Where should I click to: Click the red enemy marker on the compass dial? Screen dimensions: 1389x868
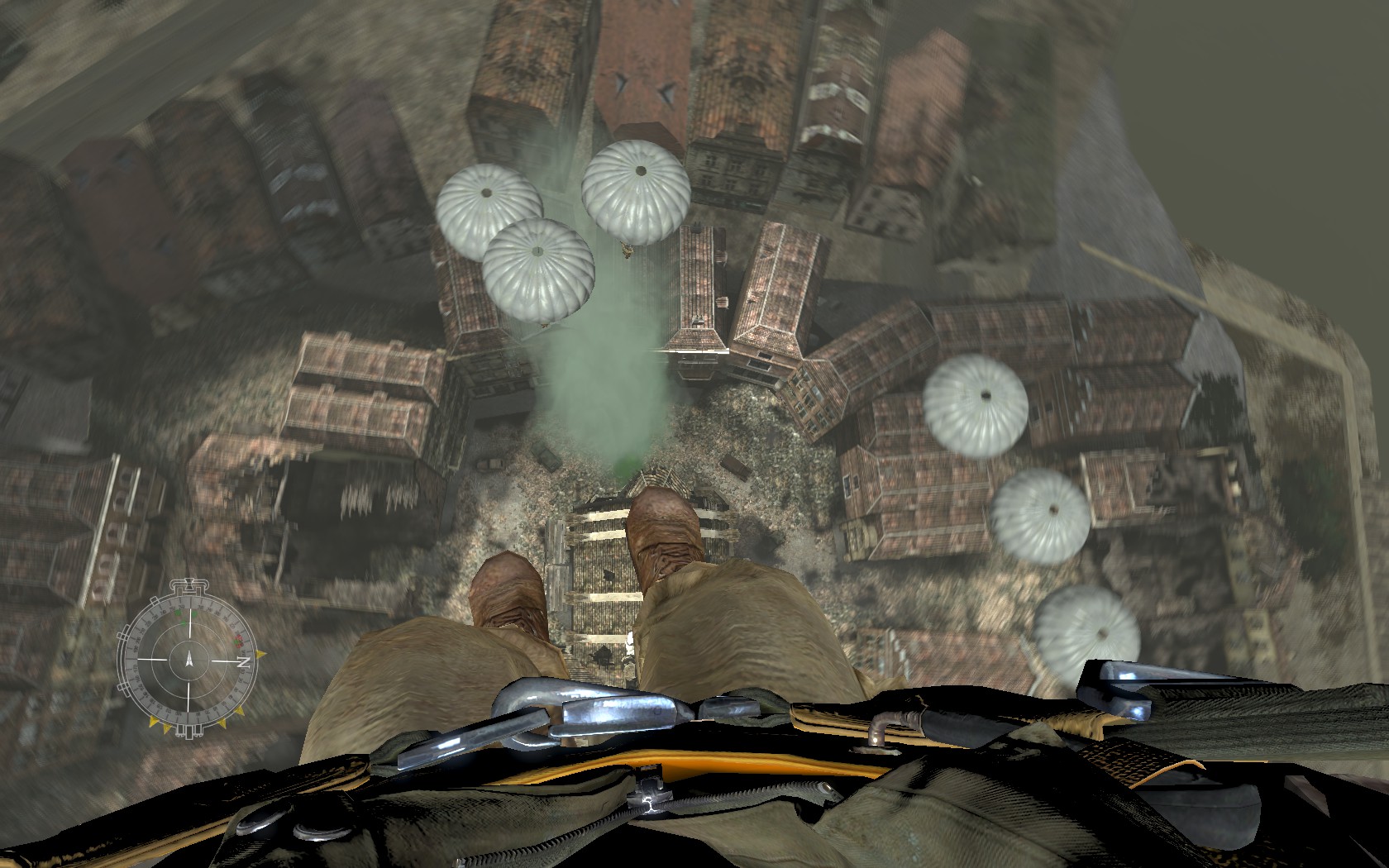[236, 640]
